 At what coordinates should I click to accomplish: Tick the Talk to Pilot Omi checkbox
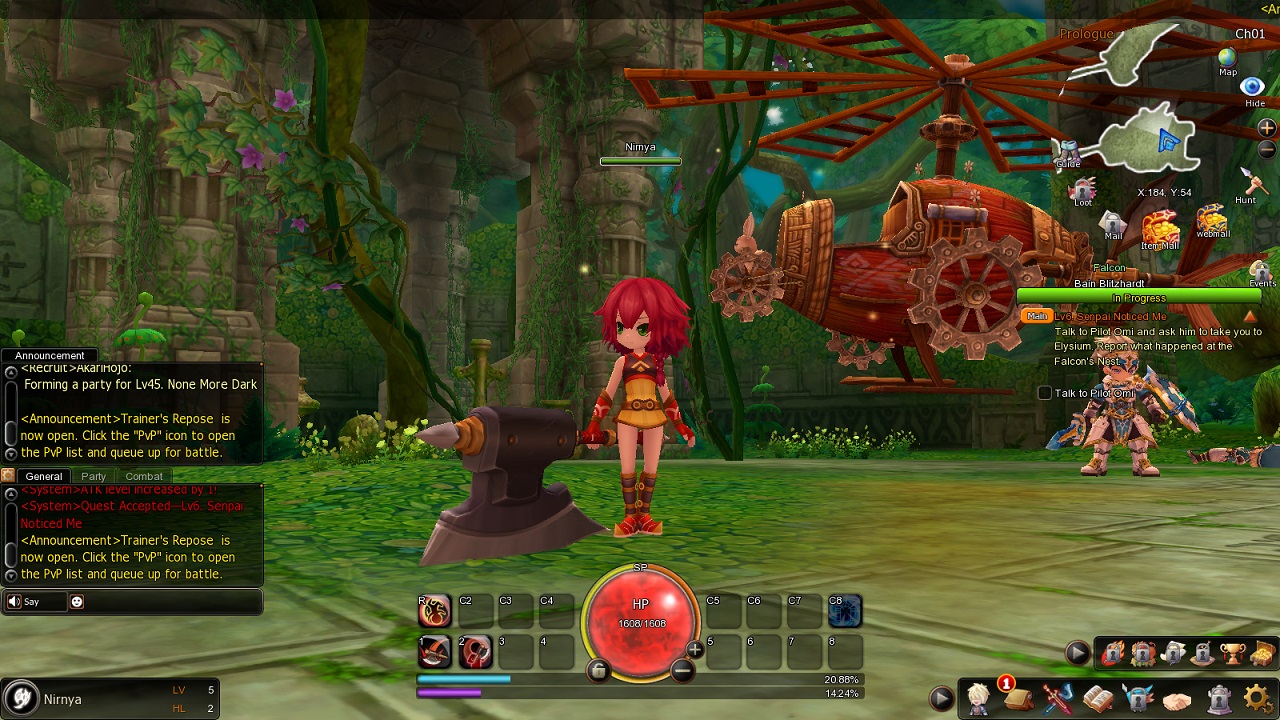pyautogui.click(x=1045, y=393)
